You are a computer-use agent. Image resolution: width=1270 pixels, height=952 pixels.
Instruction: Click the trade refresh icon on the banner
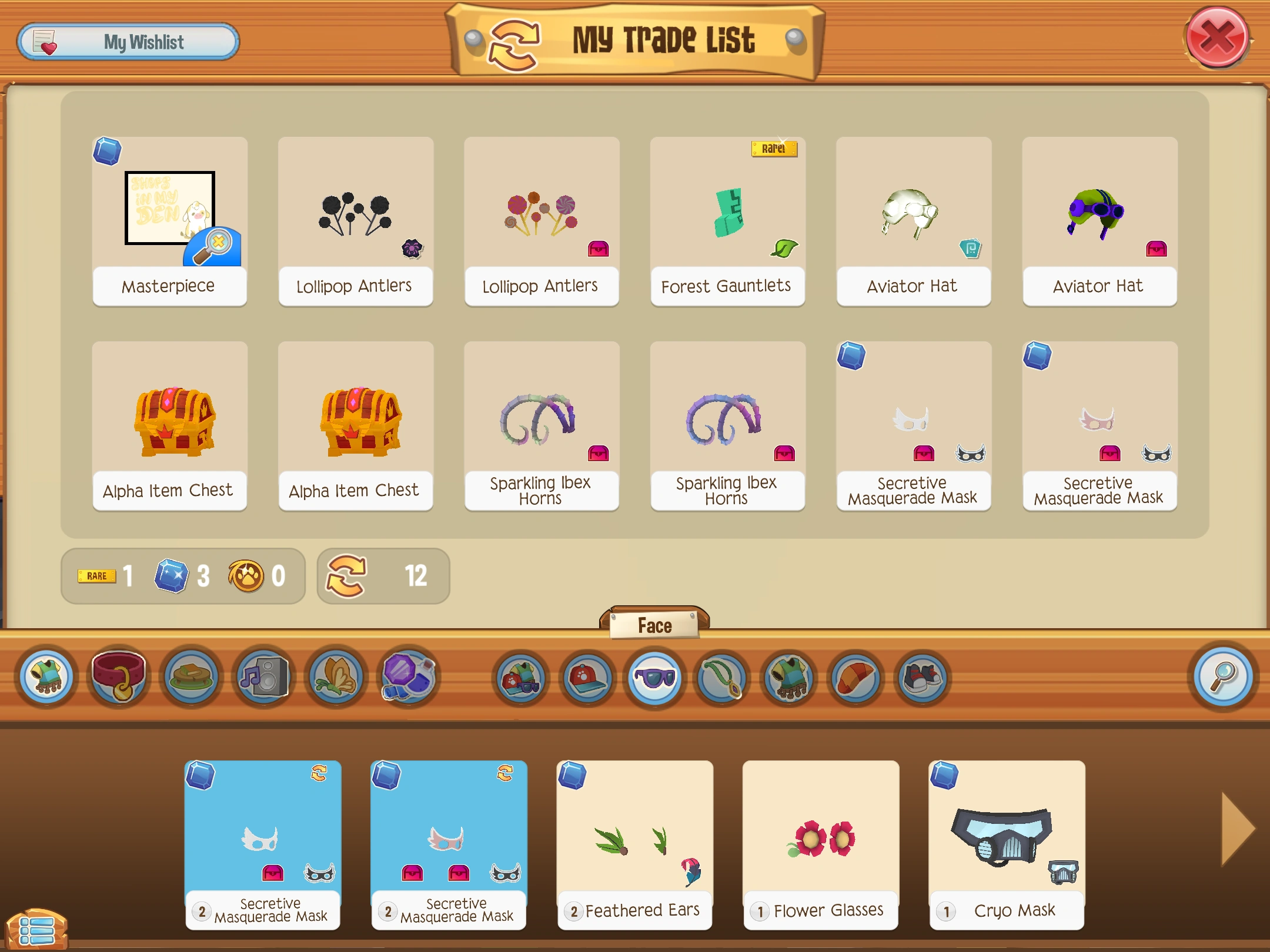point(514,42)
